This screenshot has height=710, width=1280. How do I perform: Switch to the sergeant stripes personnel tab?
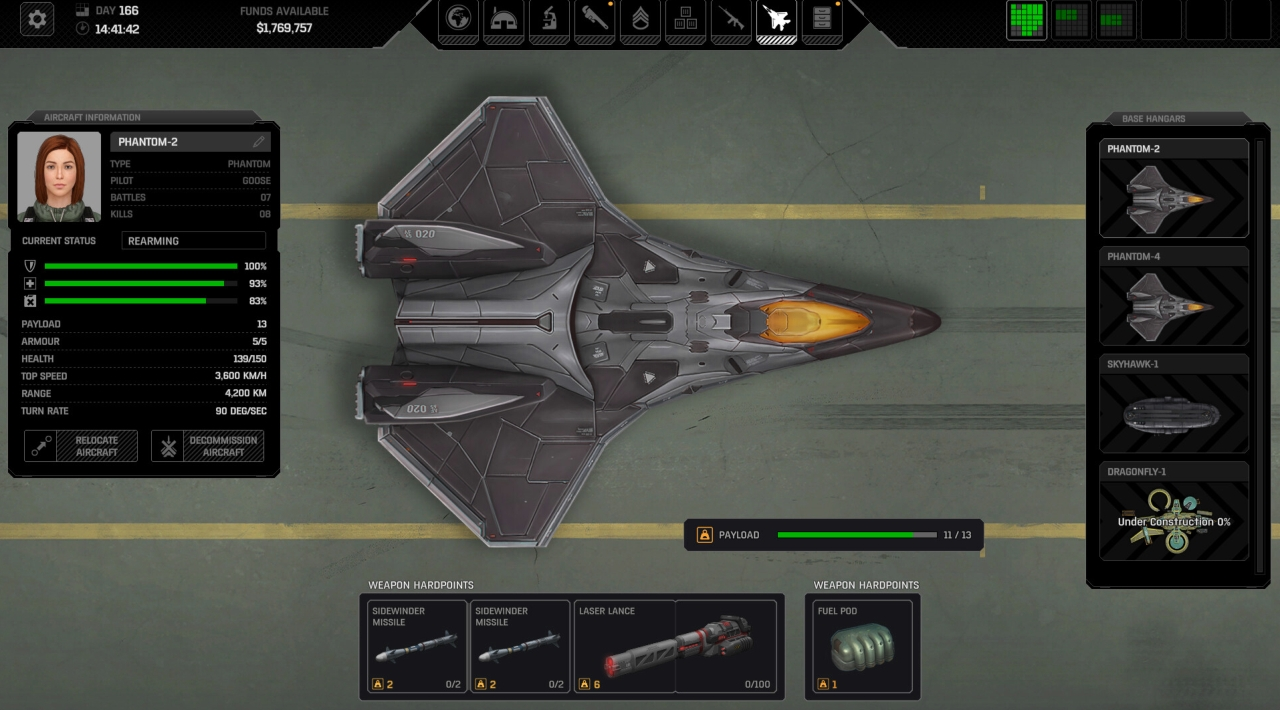pos(640,20)
